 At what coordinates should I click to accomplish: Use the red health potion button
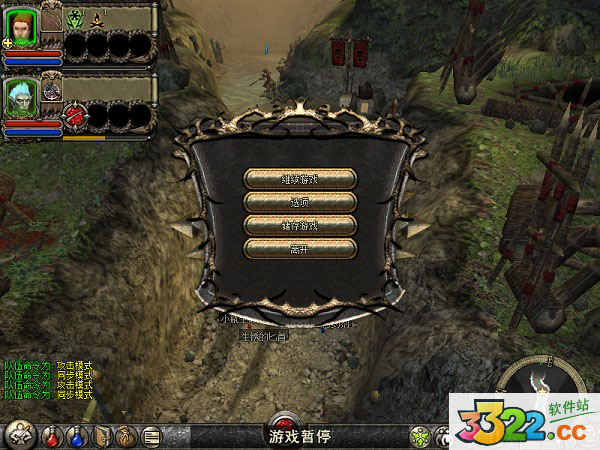point(52,436)
